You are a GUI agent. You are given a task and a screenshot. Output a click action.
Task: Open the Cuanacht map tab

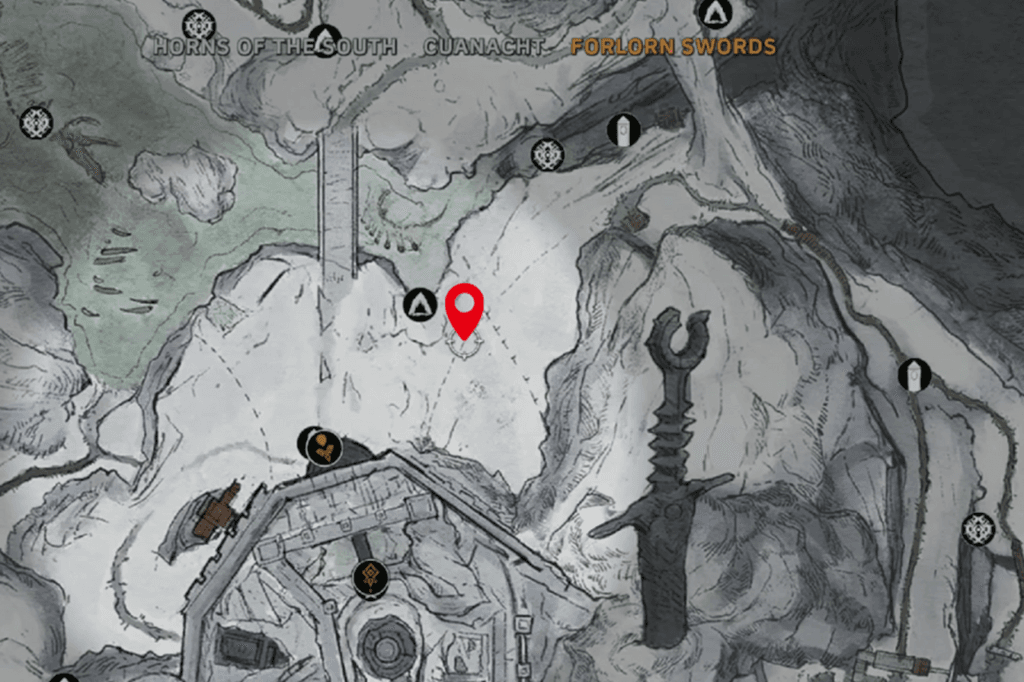click(484, 47)
